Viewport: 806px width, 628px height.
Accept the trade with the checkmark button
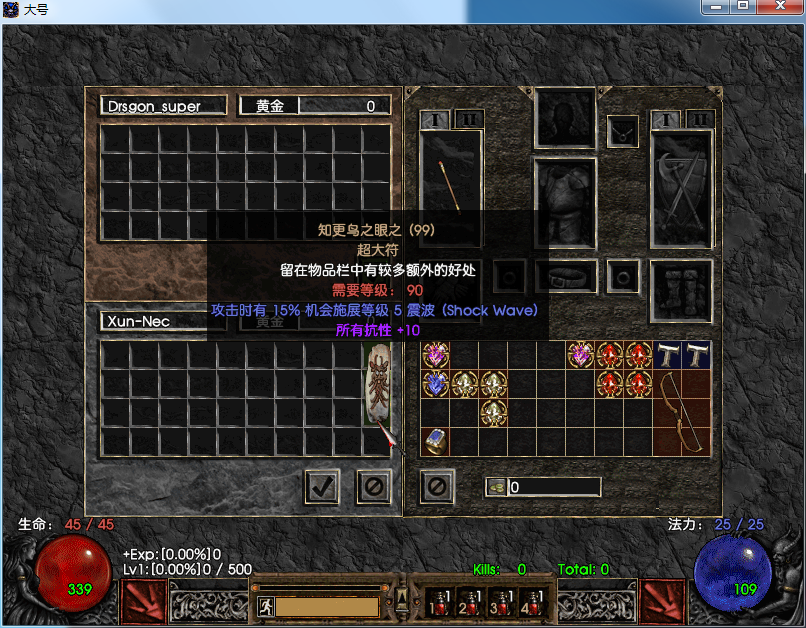(321, 487)
